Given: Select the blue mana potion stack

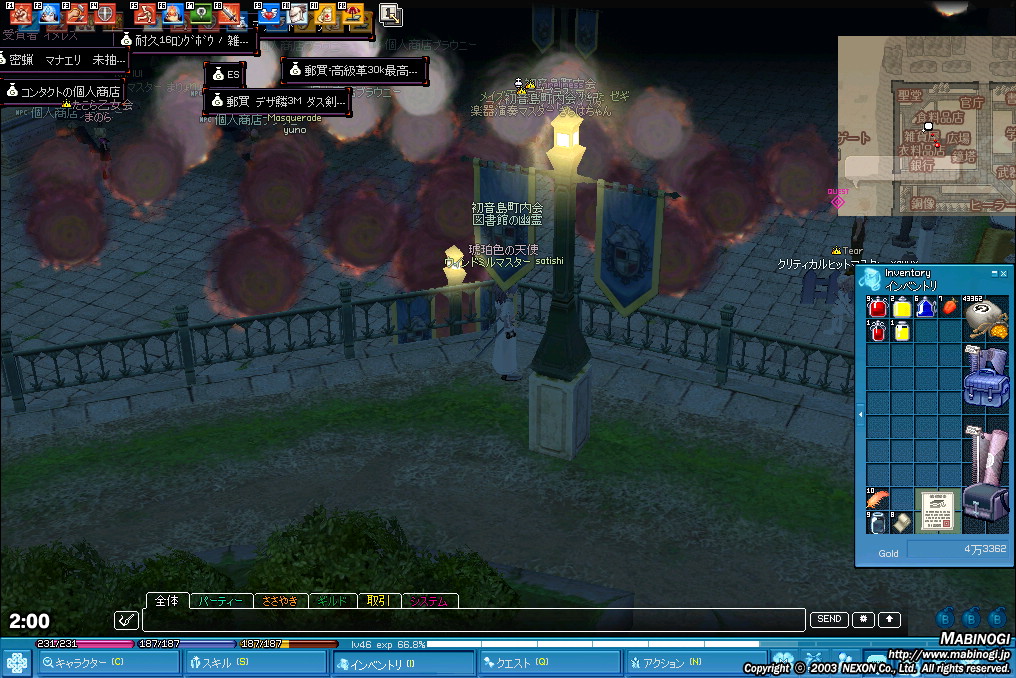Looking at the screenshot, I should 925,308.
